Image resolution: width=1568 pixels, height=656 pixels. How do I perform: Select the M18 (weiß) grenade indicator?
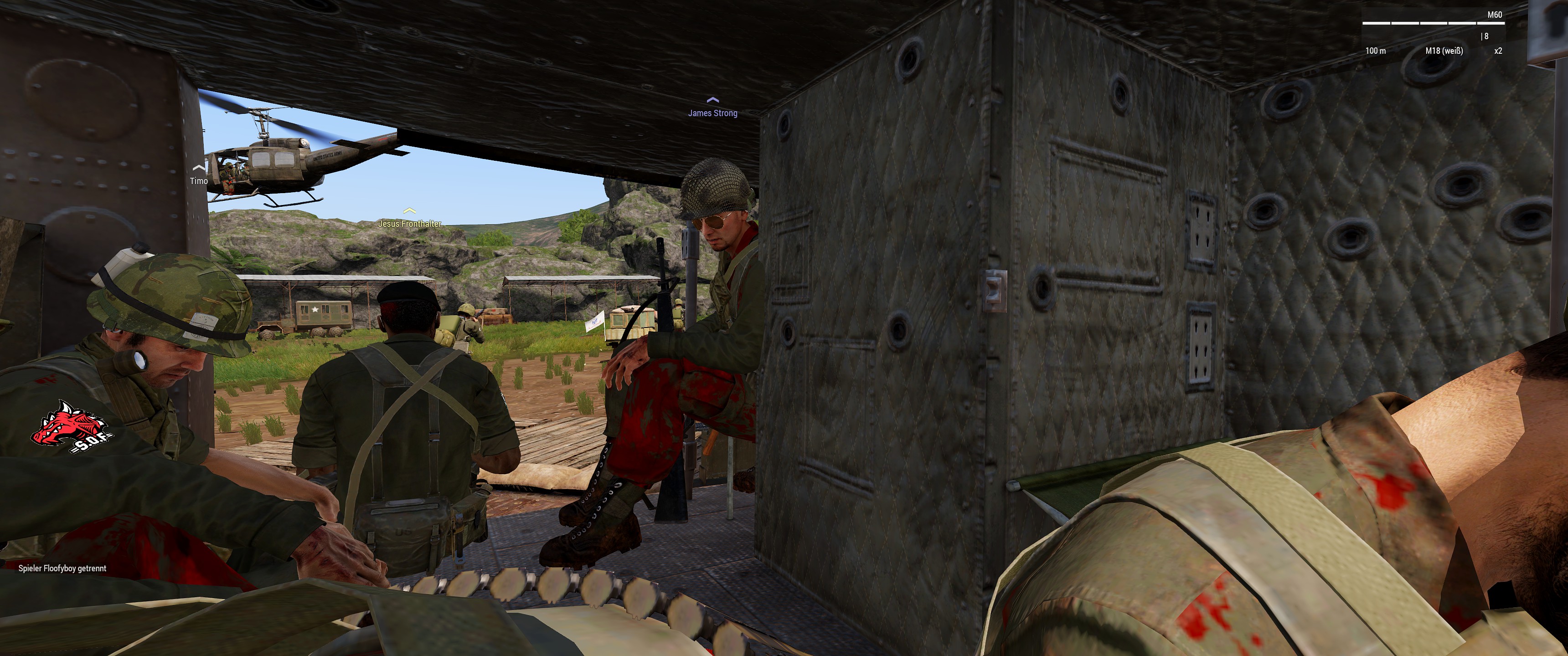(x=1444, y=51)
